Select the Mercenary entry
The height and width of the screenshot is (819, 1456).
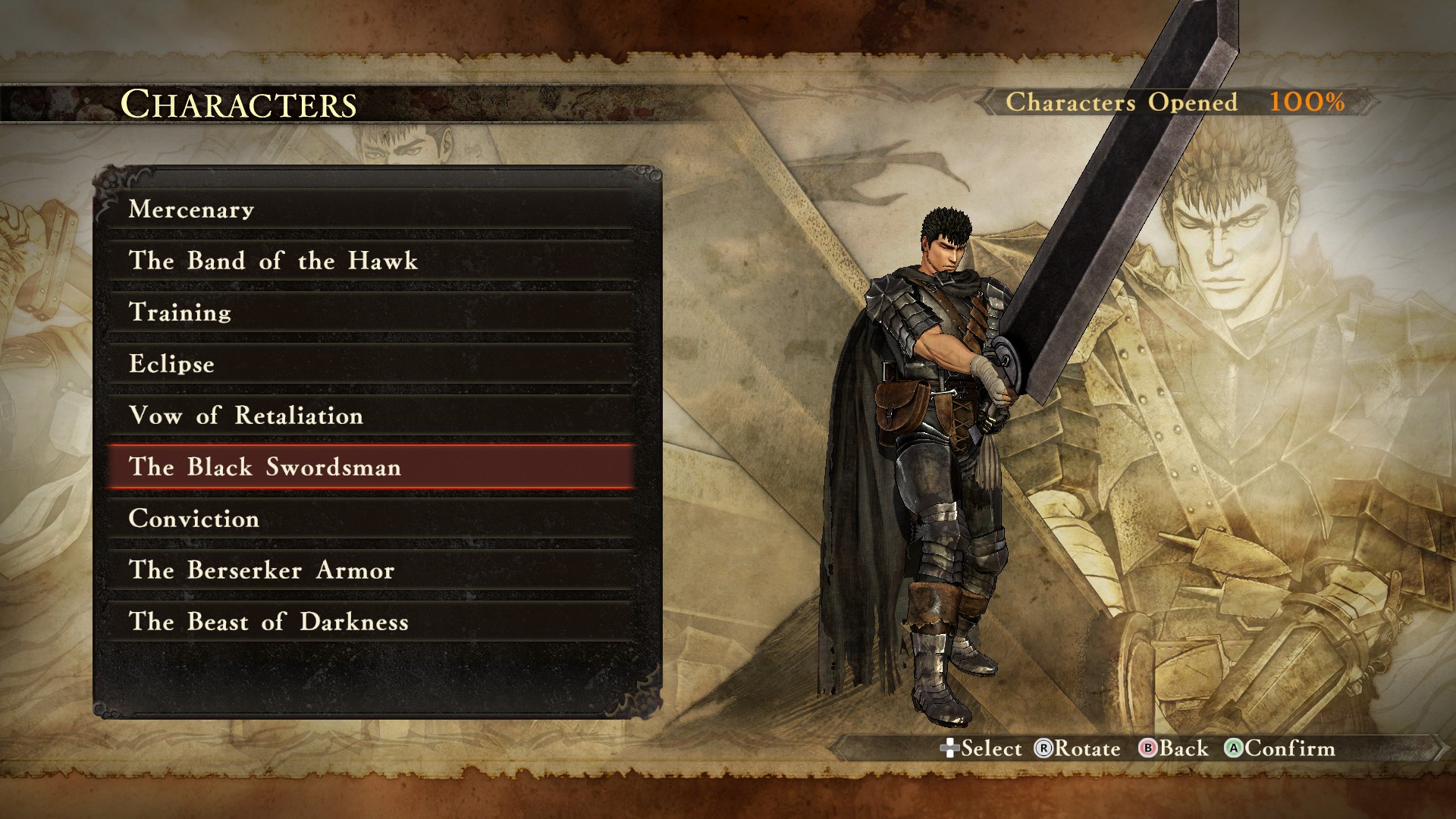(x=370, y=209)
